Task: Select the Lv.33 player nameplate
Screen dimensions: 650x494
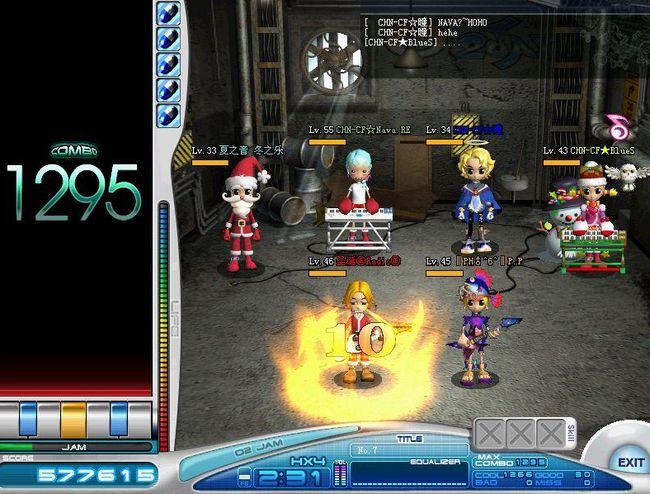Action: [x=239, y=151]
